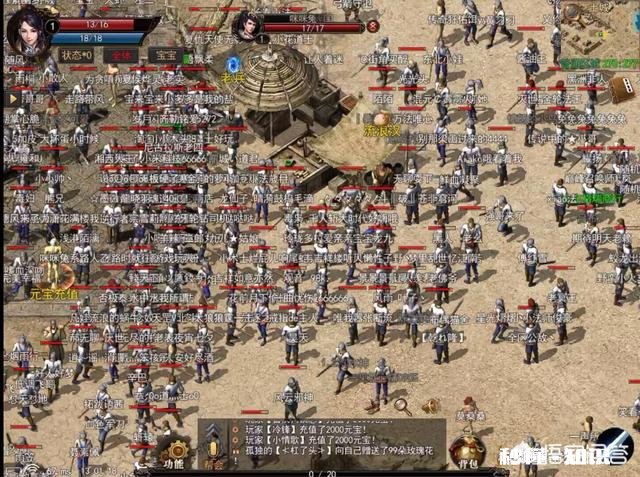Viewport: 640px width, 477px height.
Task: Open the 功能 gear menu
Action: (x=175, y=453)
